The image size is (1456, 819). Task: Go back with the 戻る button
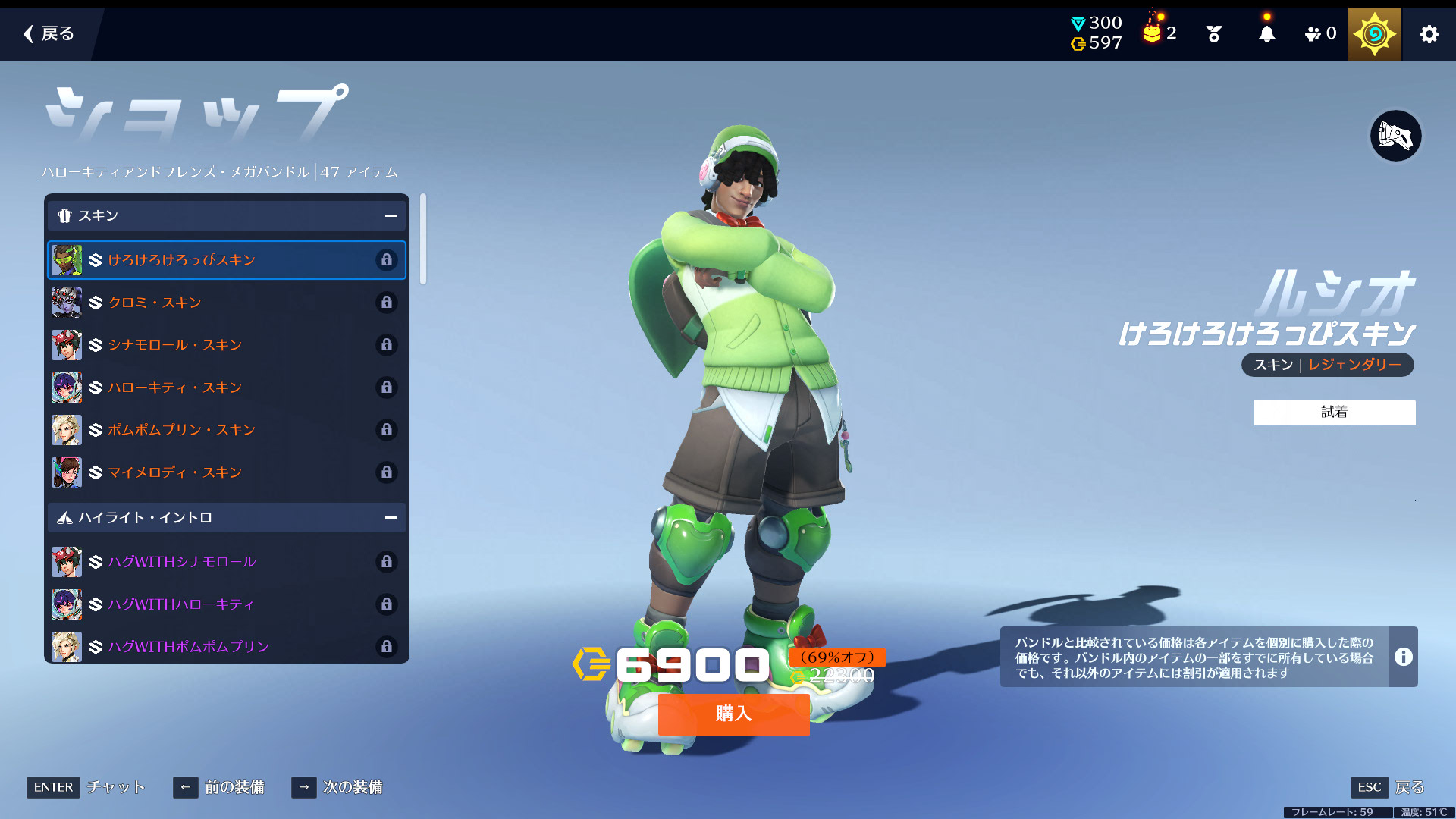point(49,33)
